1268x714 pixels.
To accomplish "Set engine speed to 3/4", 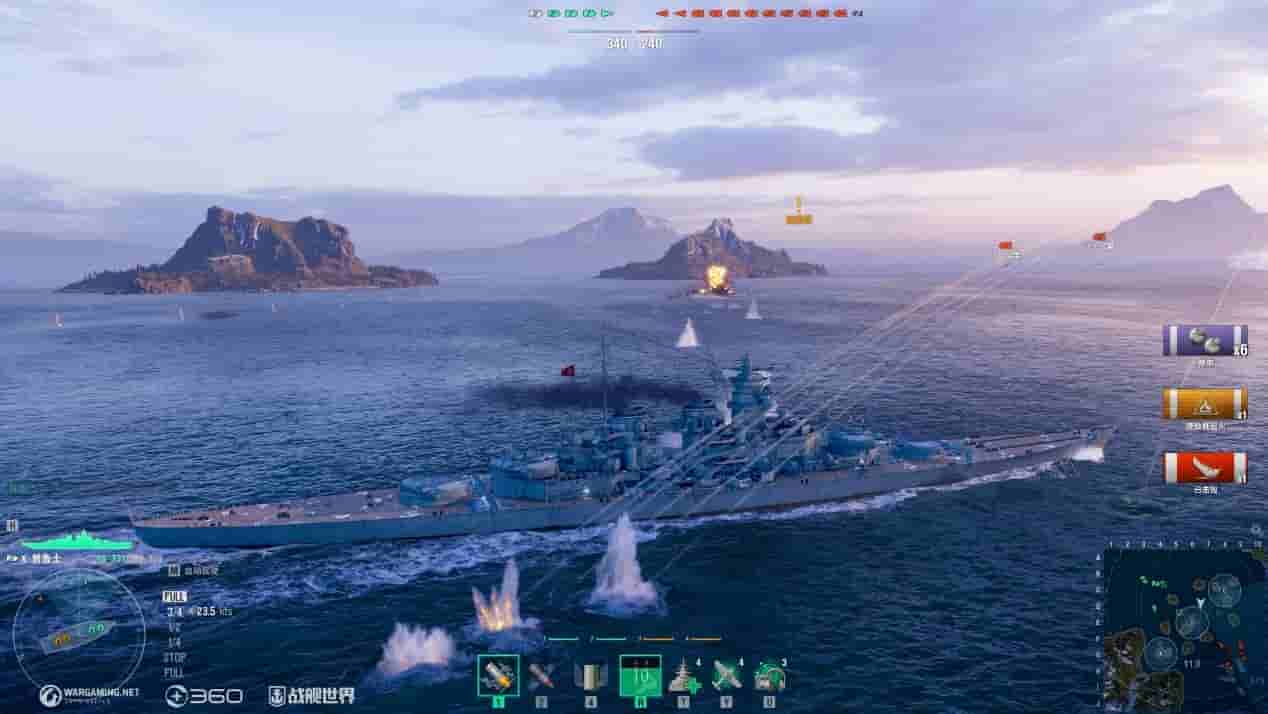I will tap(174, 611).
